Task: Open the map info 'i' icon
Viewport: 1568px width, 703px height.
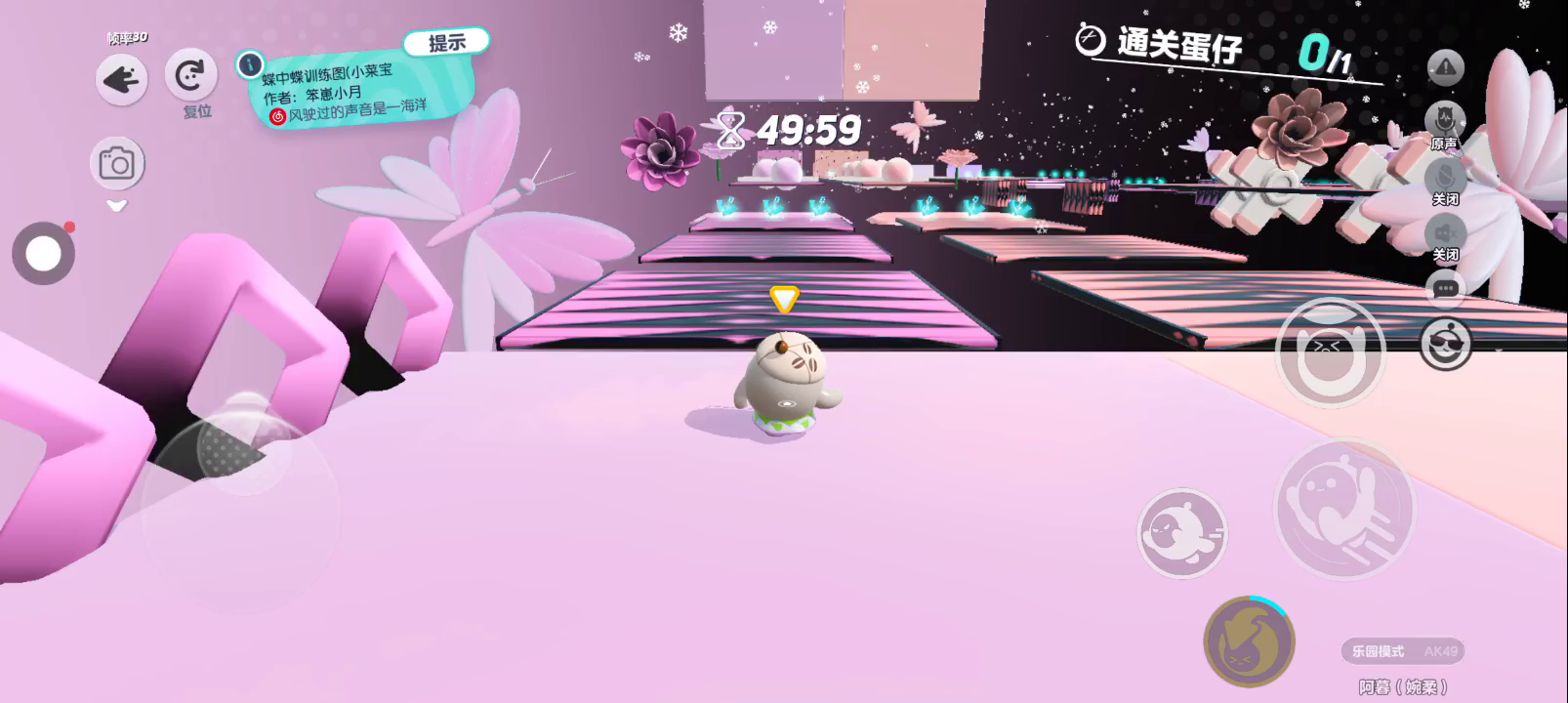Action: (250, 64)
